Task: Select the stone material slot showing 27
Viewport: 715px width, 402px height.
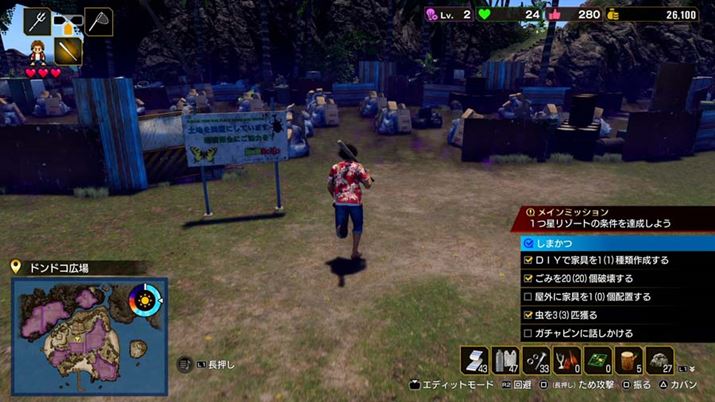Action: pos(660,360)
